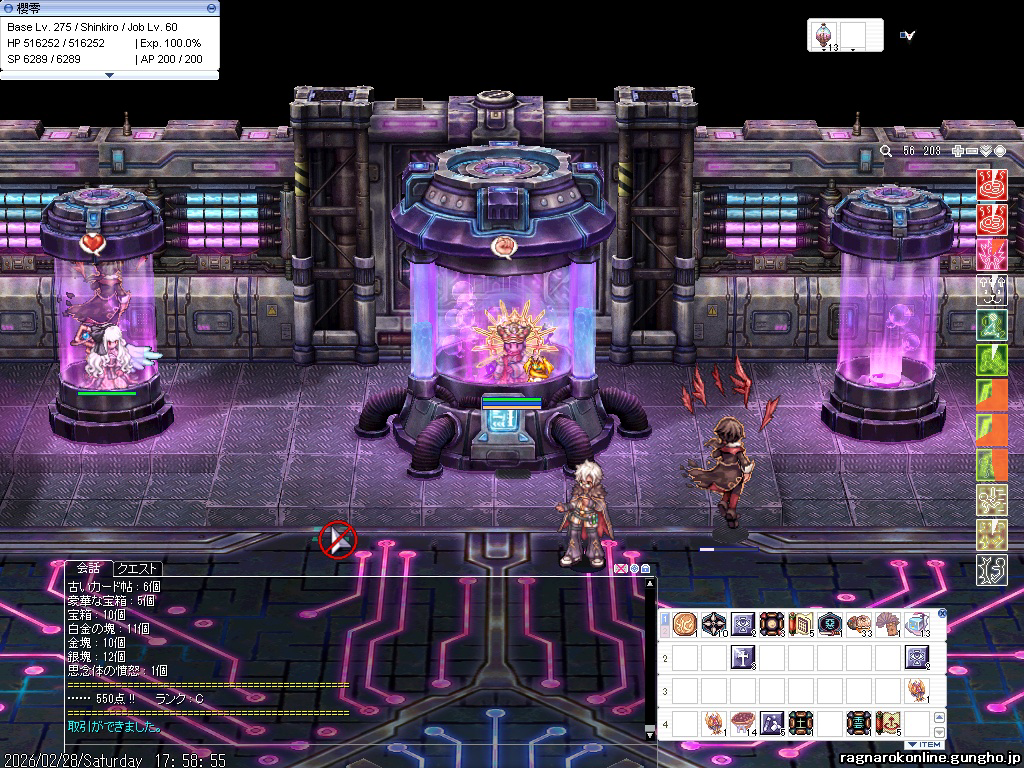Zoom out the minimap with minus button
Image resolution: width=1024 pixels, height=768 pixels.
[971, 151]
